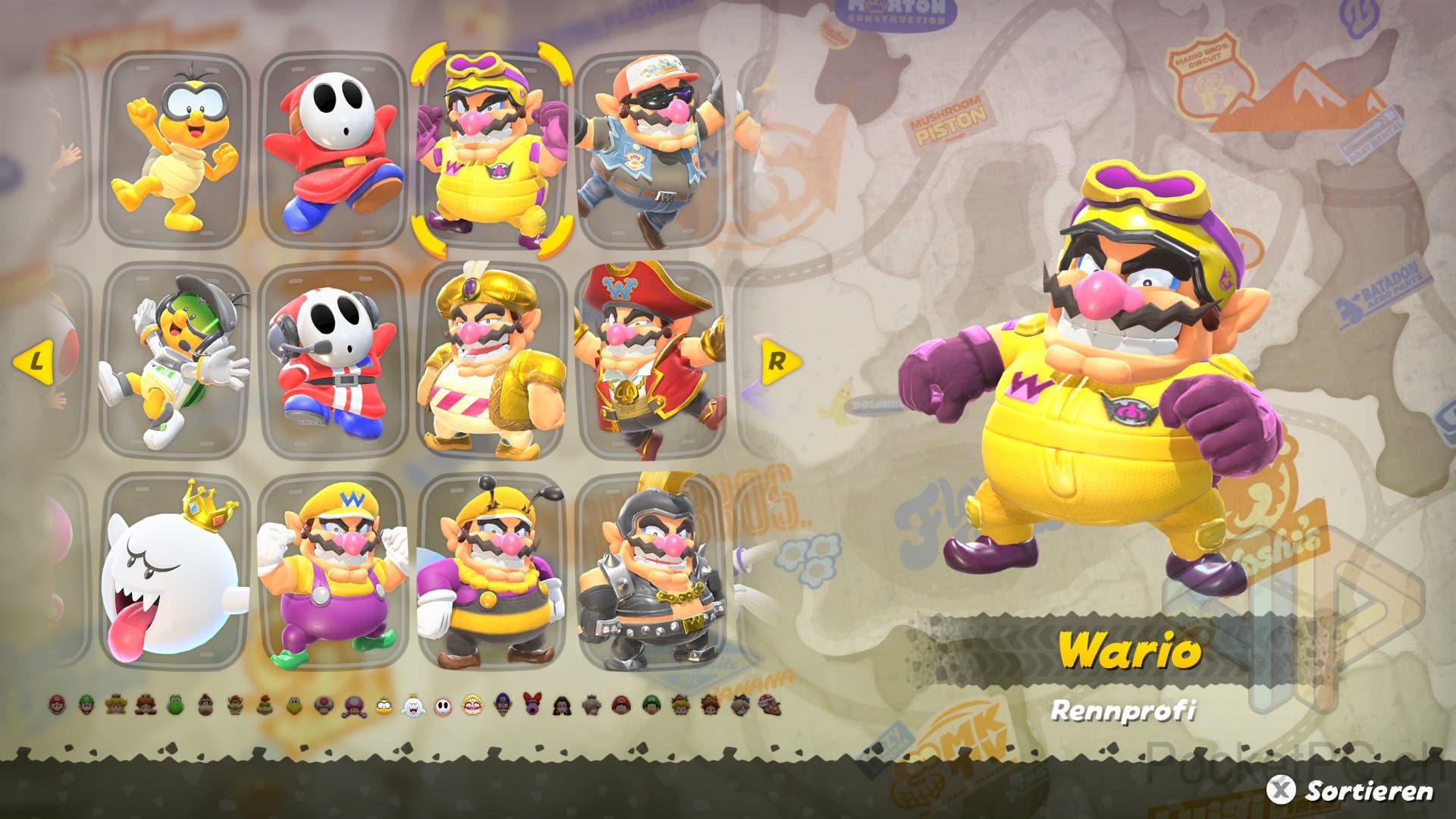
Task: Jump to Yoshi in the character icon strip
Action: coord(176,706)
